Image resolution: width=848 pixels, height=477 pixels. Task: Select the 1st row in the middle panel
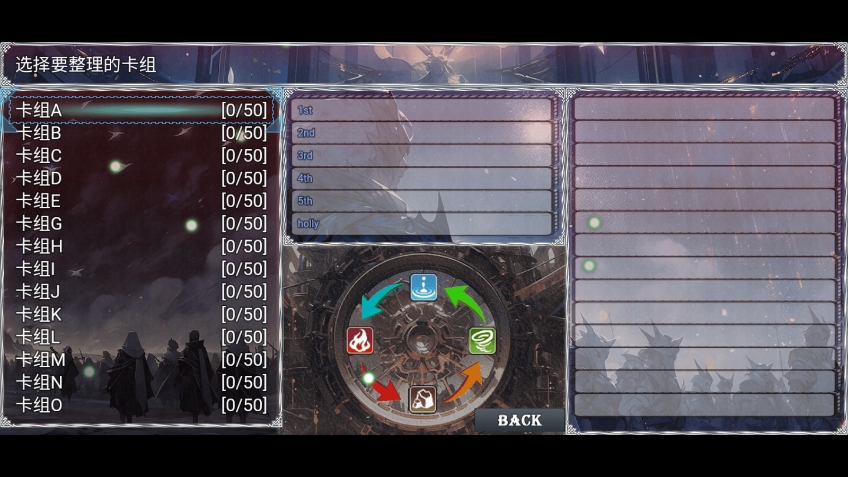pos(421,110)
